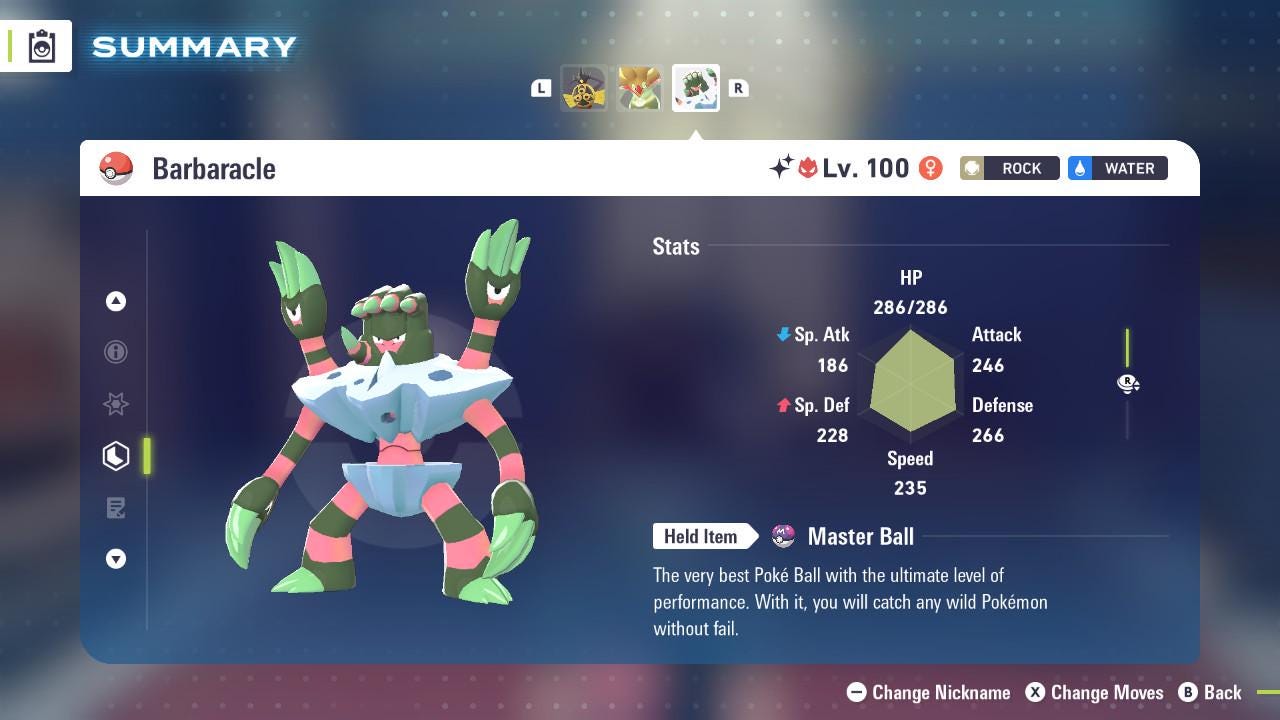The image size is (1280, 720).
Task: Click the Master Ball held item icon
Action: click(x=784, y=536)
